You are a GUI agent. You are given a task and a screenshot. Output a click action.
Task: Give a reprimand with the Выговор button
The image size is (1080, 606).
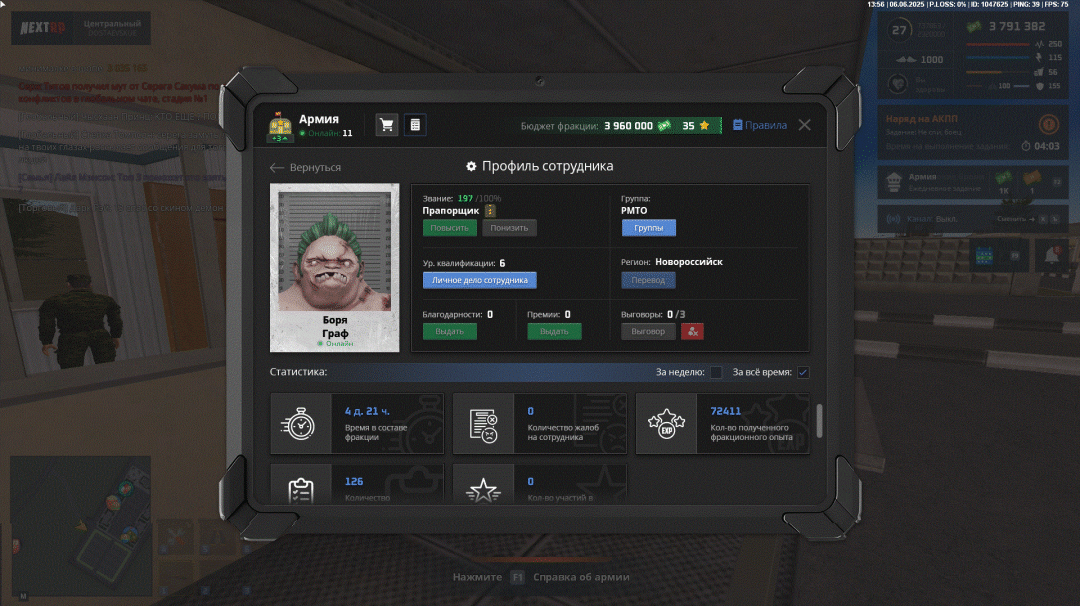pyautogui.click(x=648, y=331)
